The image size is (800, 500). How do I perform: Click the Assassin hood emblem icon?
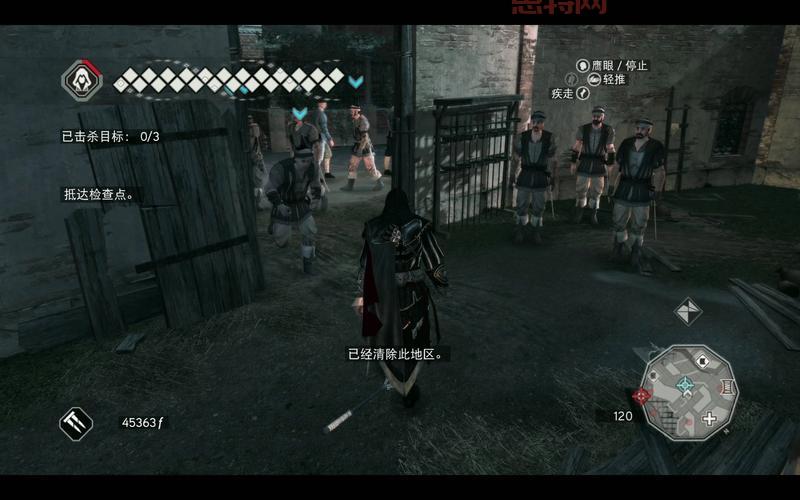(83, 80)
